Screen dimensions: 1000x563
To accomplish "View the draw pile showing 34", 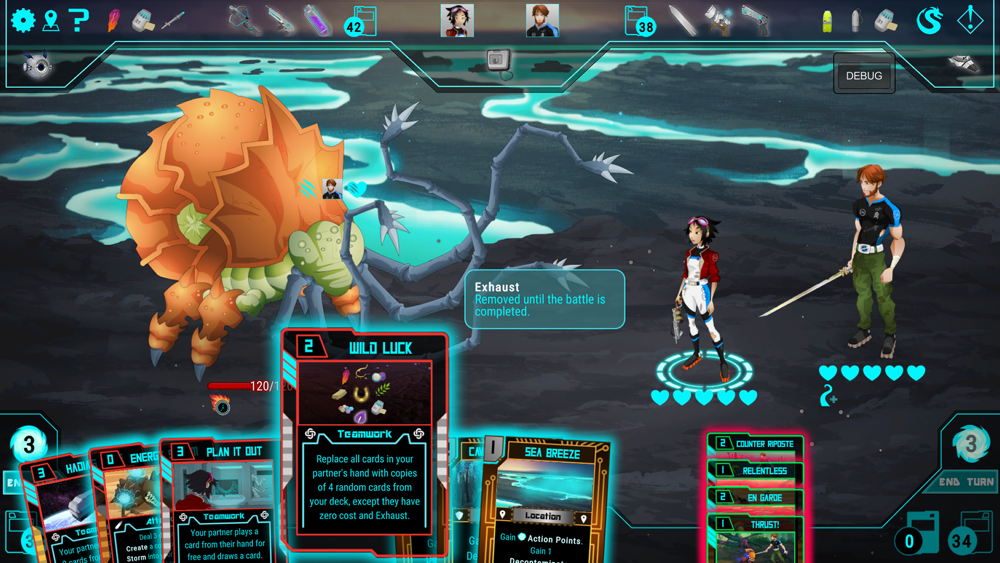I will pyautogui.click(x=967, y=534).
